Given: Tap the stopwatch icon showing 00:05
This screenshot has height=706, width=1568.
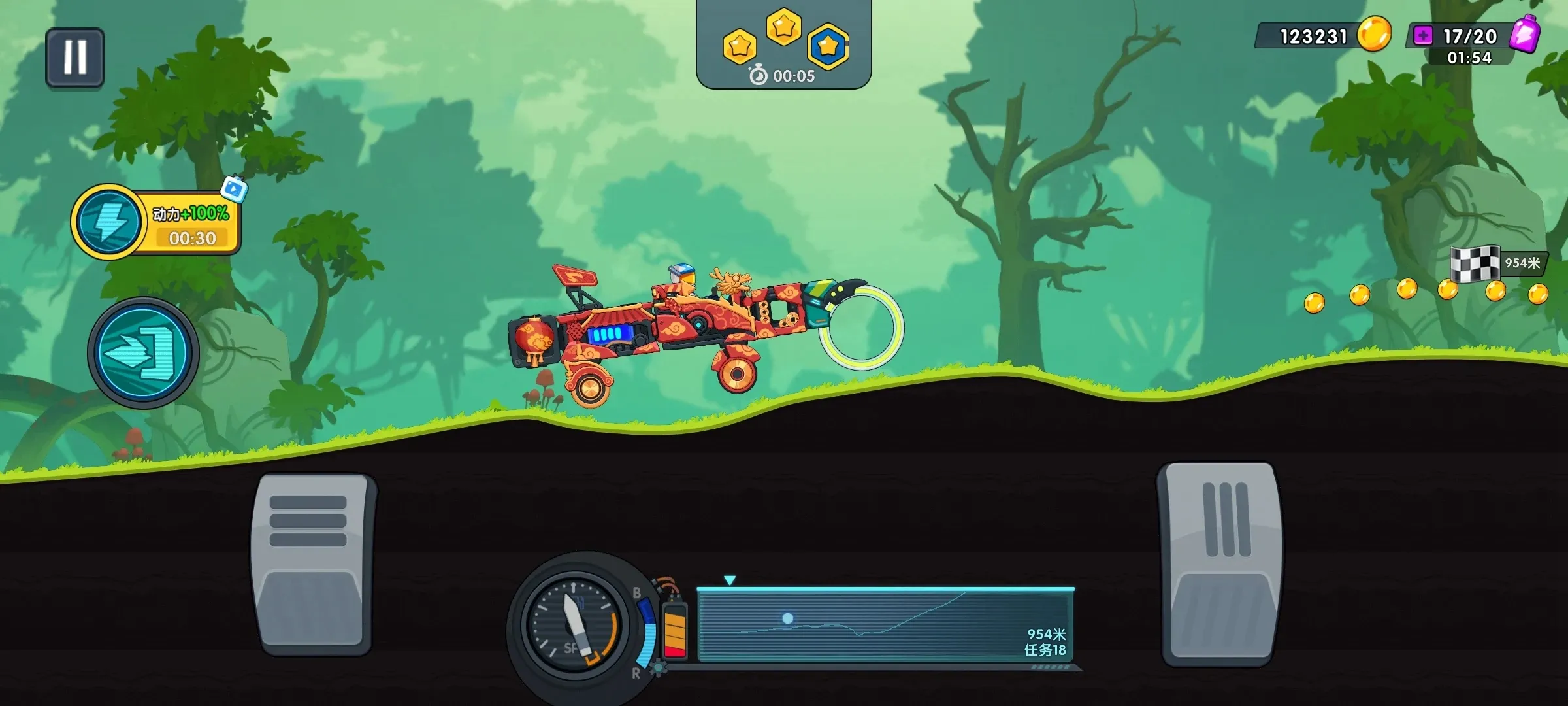Looking at the screenshot, I should [x=757, y=76].
